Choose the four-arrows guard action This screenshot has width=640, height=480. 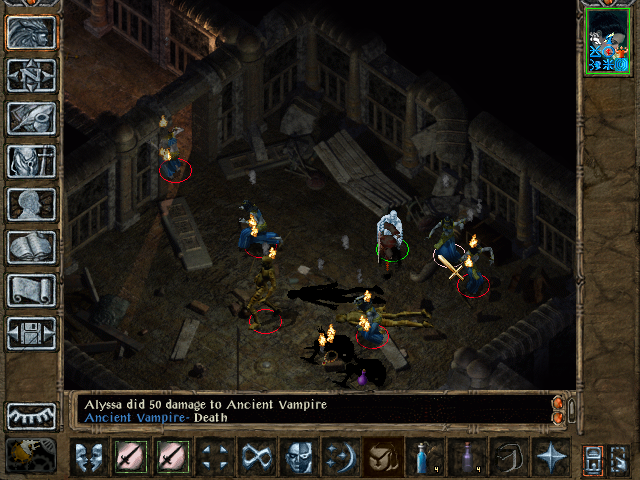pyautogui.click(x=213, y=457)
